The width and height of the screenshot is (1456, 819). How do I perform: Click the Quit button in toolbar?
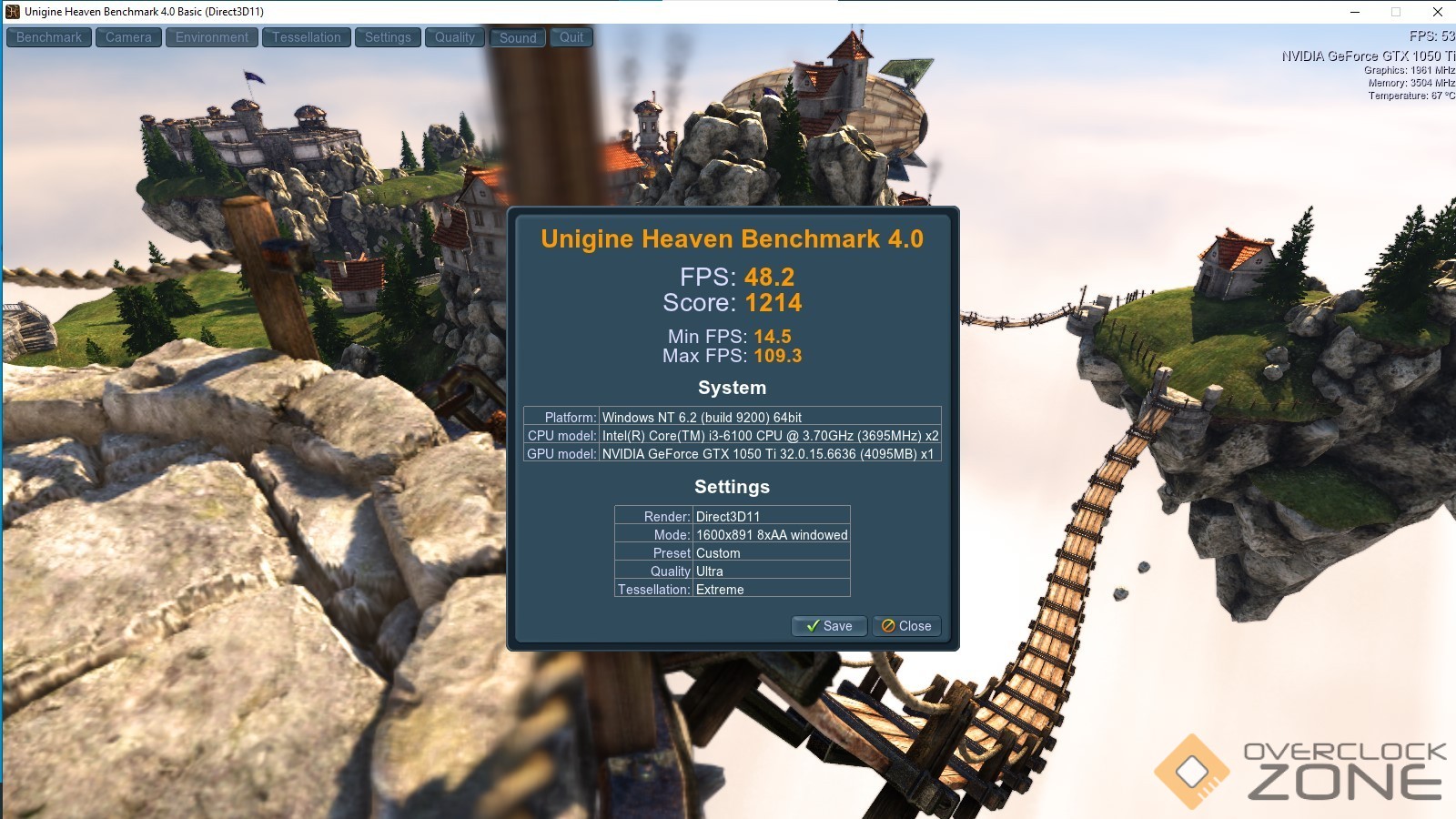point(571,37)
